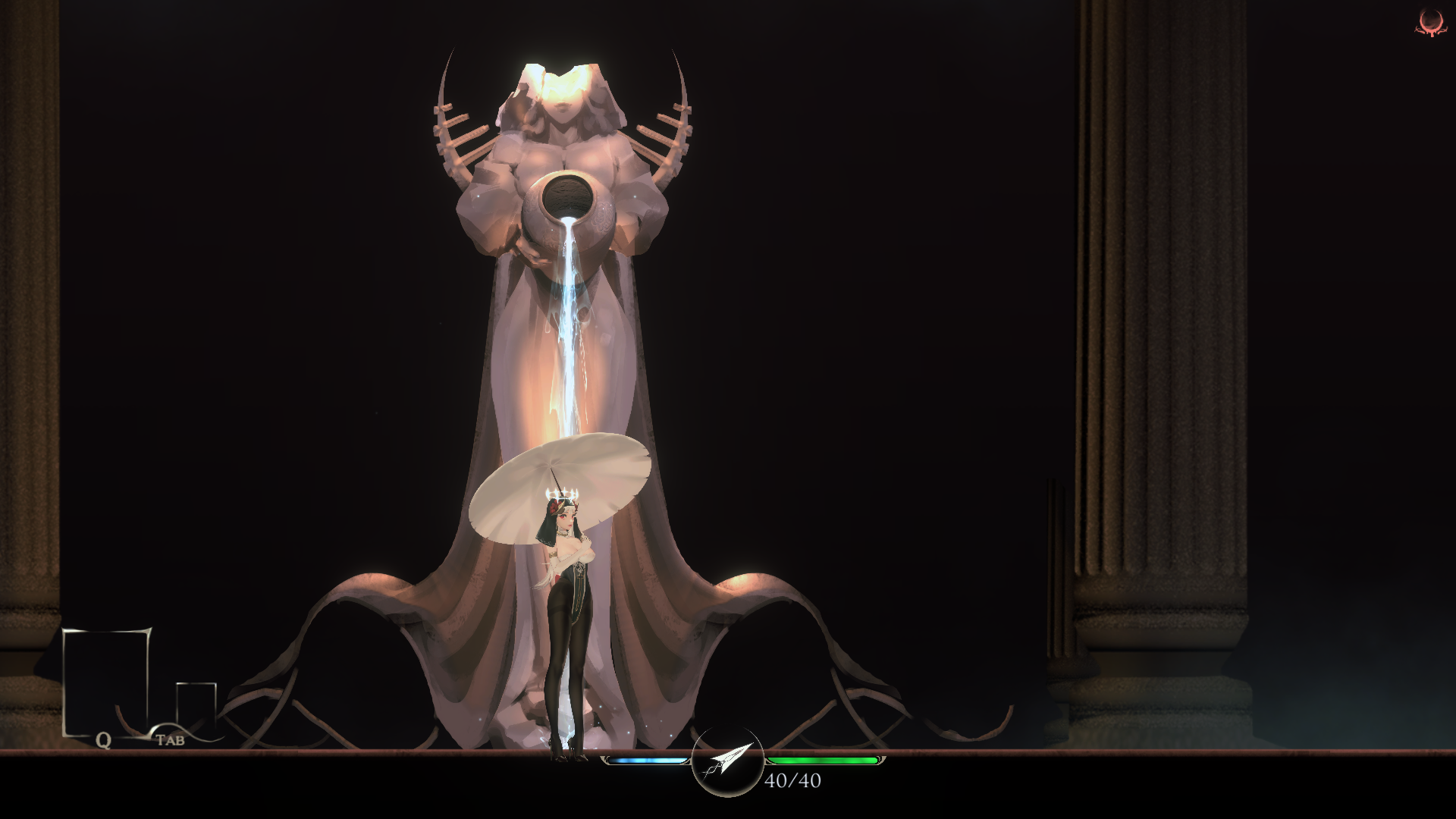
Task: Select the arrow weapon icon
Action: pyautogui.click(x=727, y=761)
